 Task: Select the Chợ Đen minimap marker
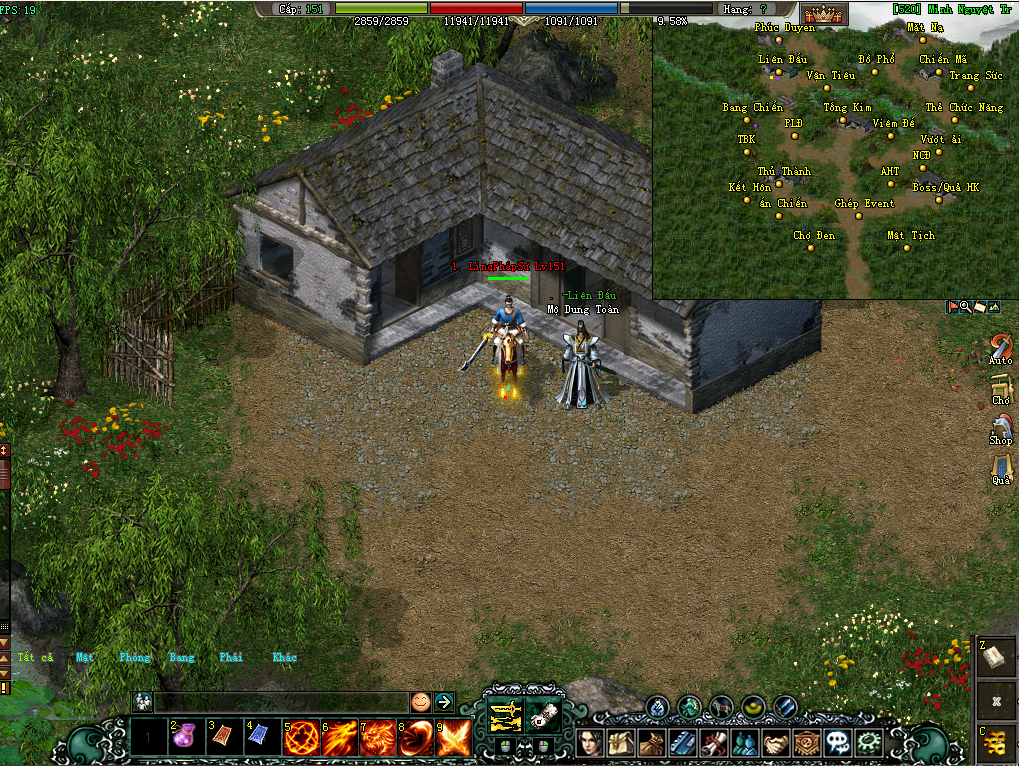coord(812,247)
